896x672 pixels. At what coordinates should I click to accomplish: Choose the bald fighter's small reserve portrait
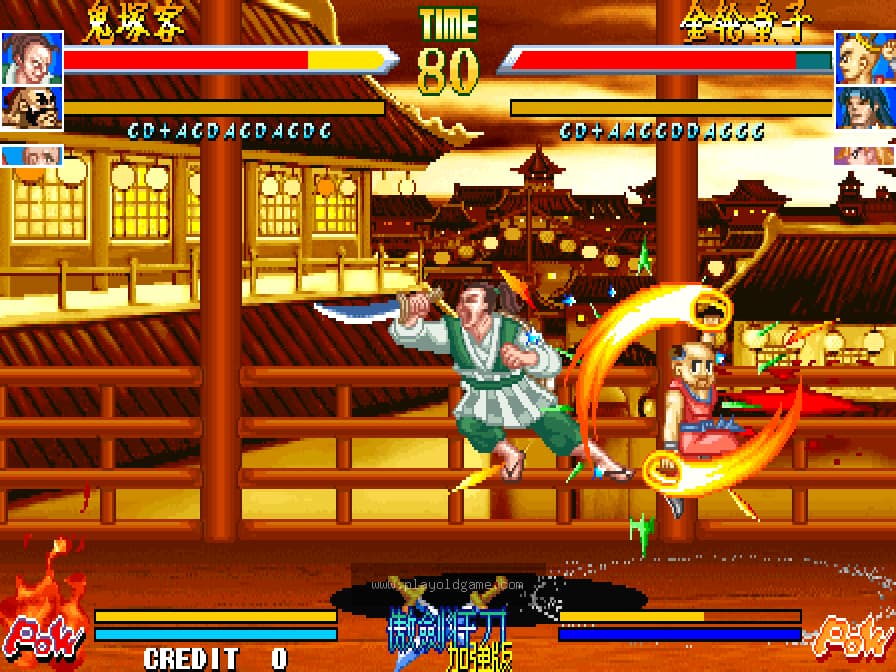coord(31,155)
